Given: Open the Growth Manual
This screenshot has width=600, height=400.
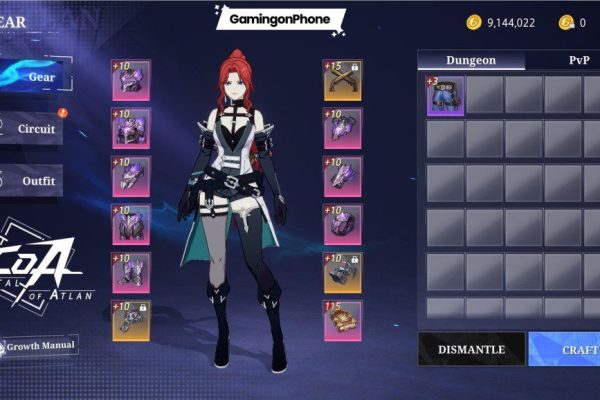Looking at the screenshot, I should coord(42,346).
